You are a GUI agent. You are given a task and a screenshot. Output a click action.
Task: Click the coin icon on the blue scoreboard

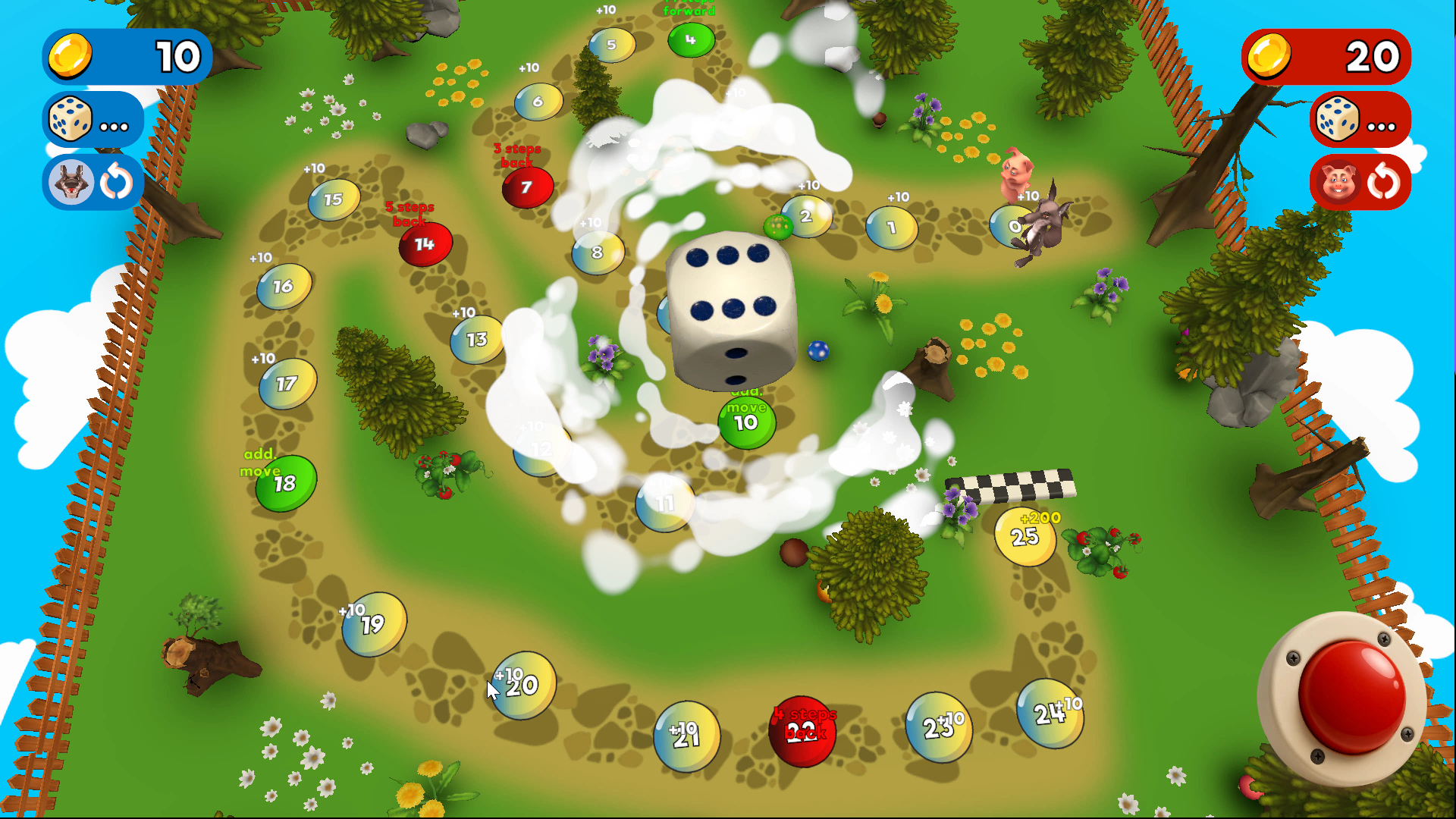pos(71,56)
